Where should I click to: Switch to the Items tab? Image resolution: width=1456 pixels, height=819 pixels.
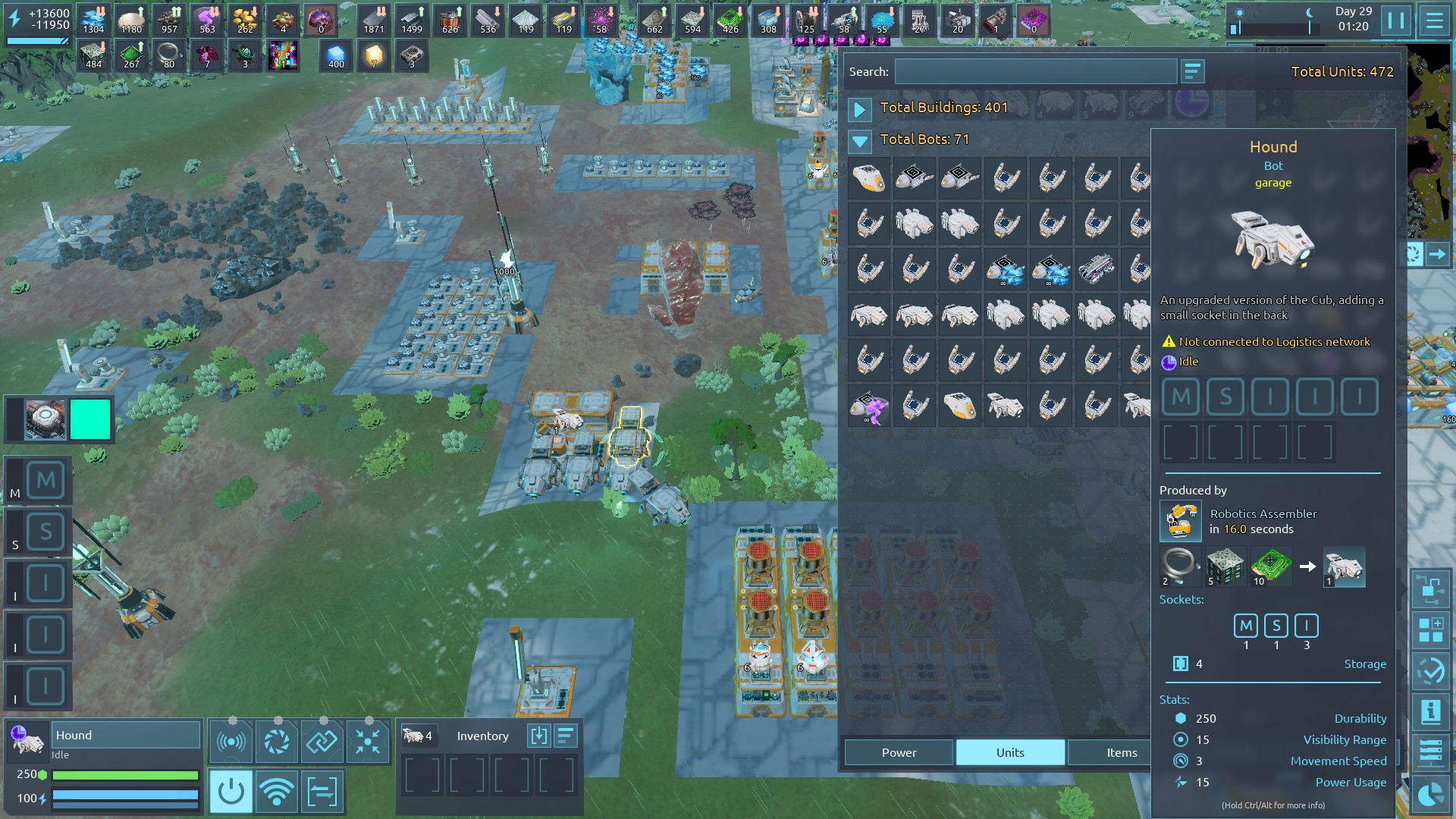[1121, 752]
